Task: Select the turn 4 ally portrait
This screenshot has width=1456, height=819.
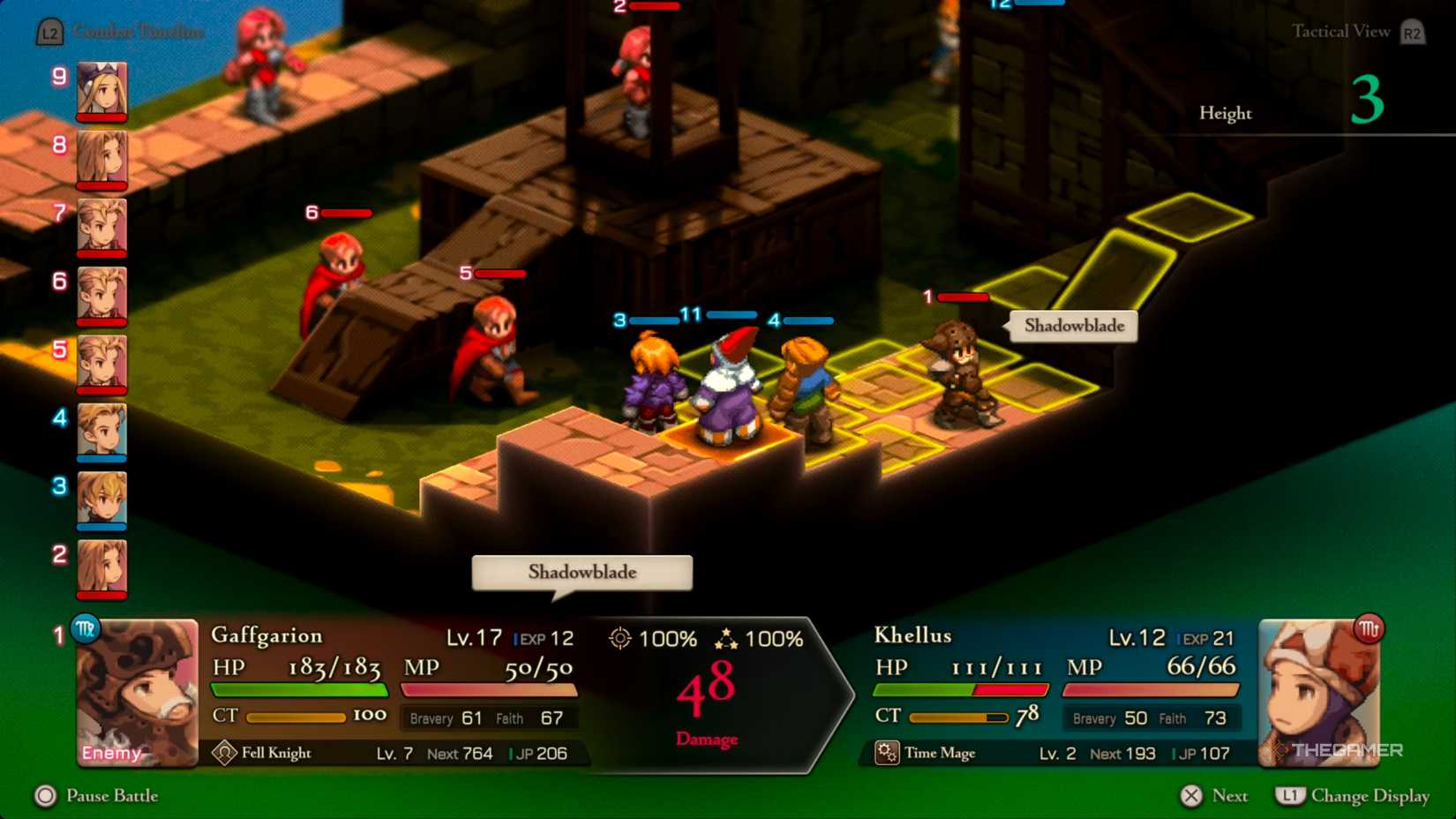Action: click(101, 431)
